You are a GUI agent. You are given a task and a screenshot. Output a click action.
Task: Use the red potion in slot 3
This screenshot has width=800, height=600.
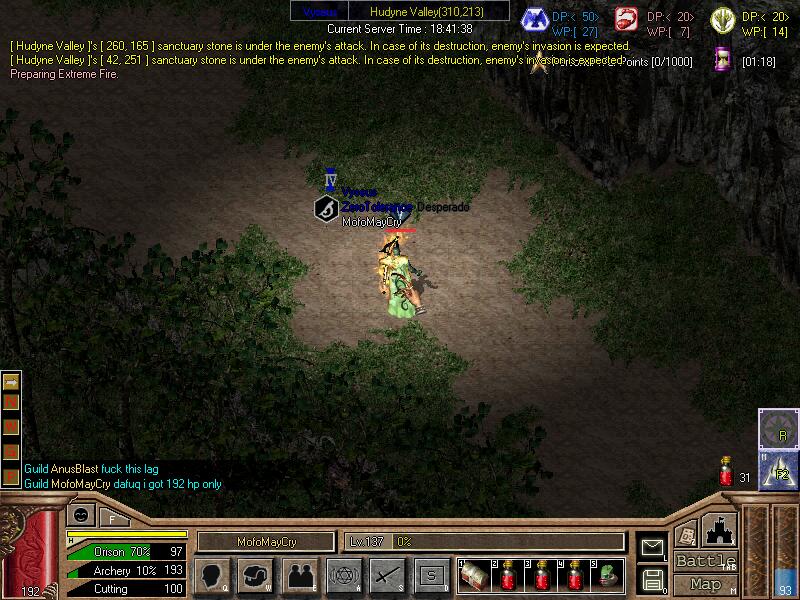click(541, 575)
